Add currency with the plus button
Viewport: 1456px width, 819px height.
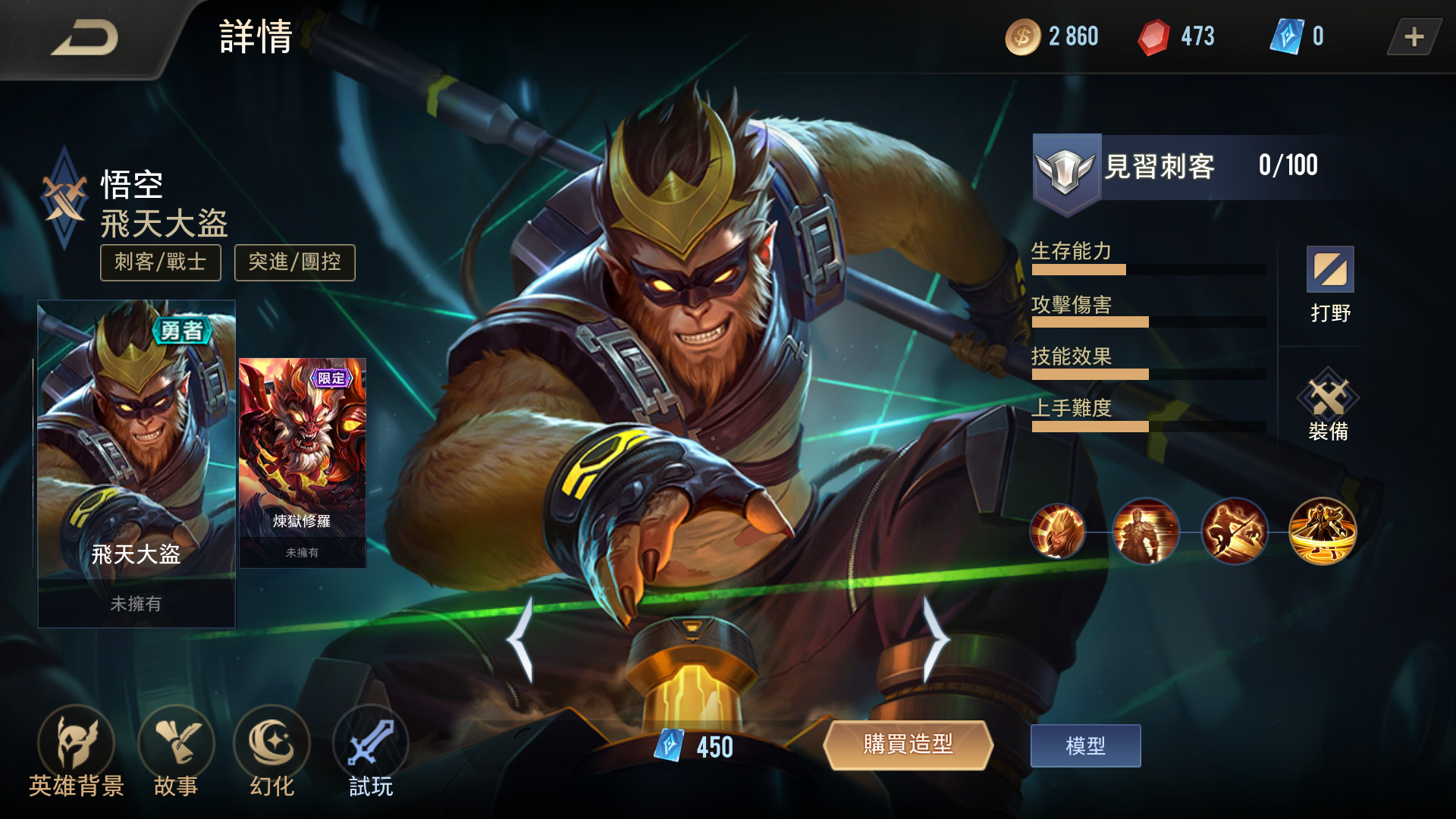coord(1414,36)
